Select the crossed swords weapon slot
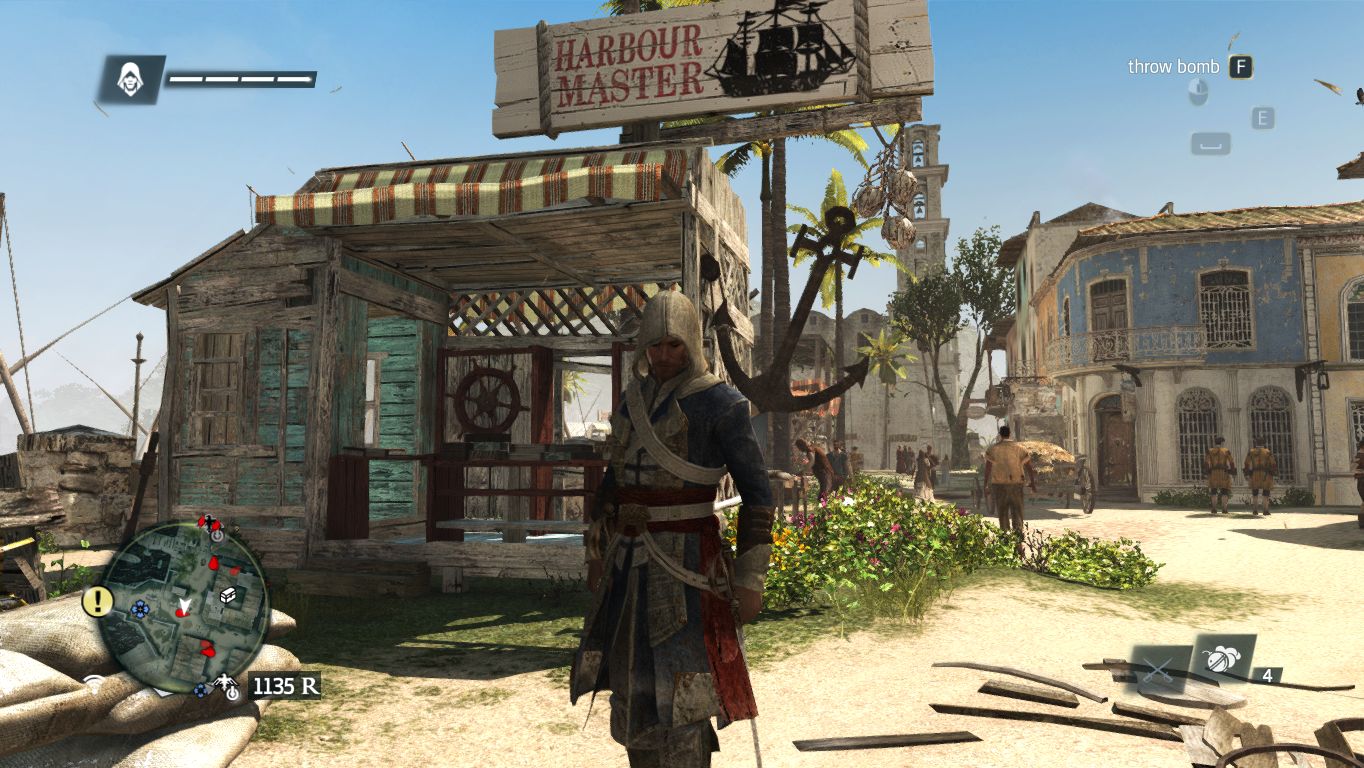The image size is (1364, 768). [x=1160, y=669]
